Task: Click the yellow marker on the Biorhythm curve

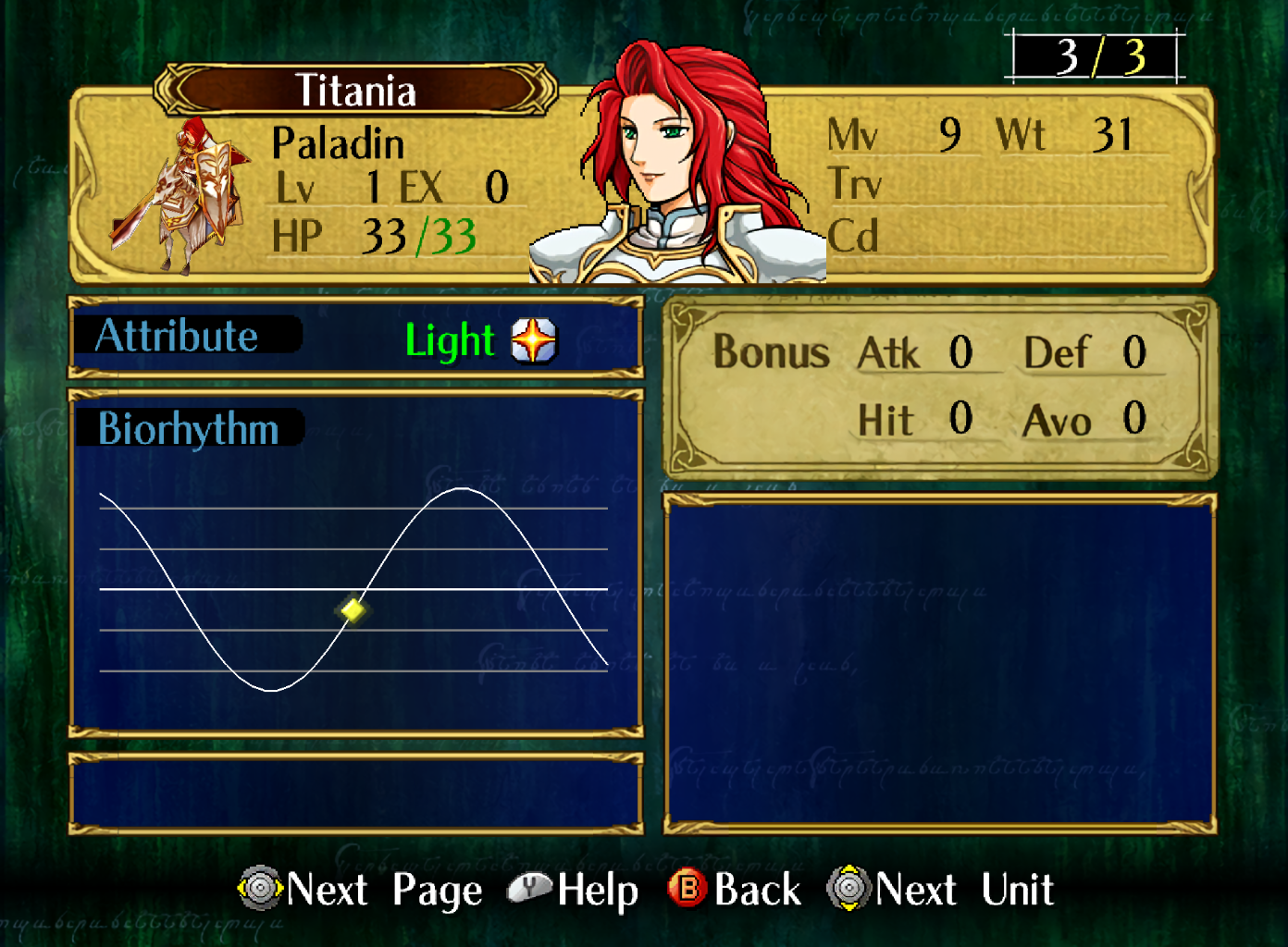Action: 353,609
